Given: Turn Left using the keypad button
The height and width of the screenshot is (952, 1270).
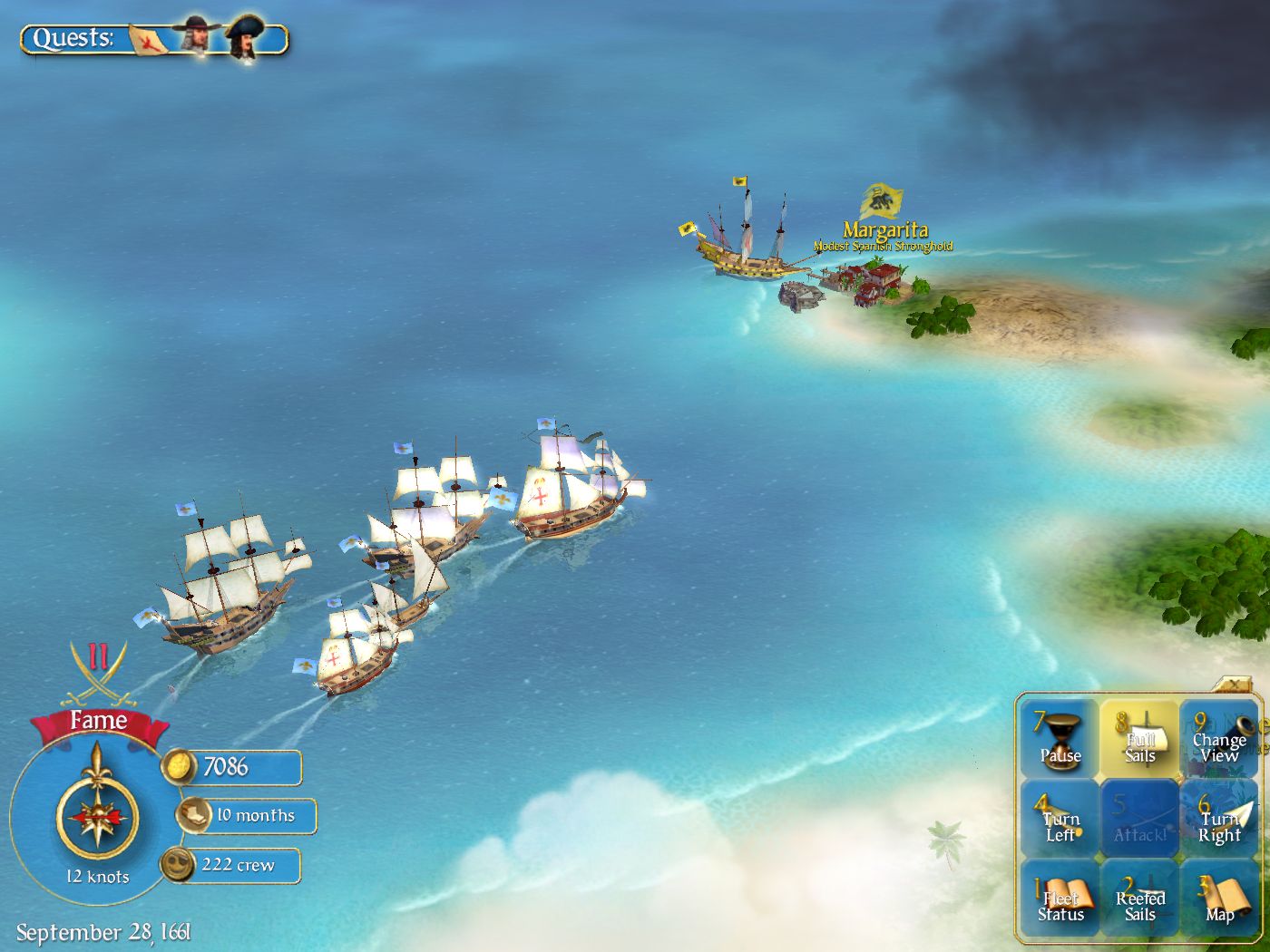Looking at the screenshot, I should point(1060,821).
